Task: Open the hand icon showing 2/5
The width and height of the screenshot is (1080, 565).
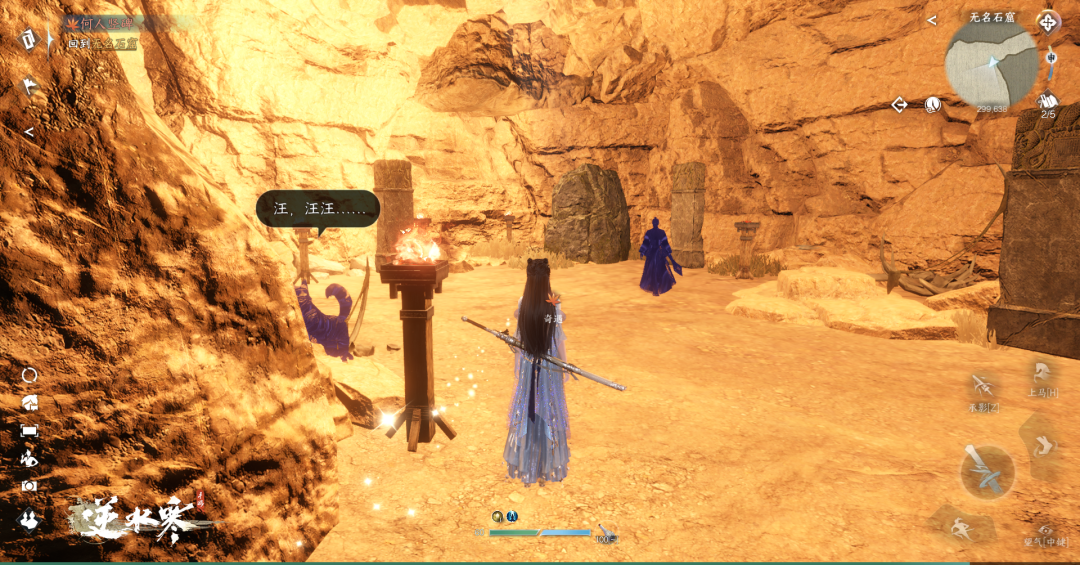Action: [x=1048, y=102]
